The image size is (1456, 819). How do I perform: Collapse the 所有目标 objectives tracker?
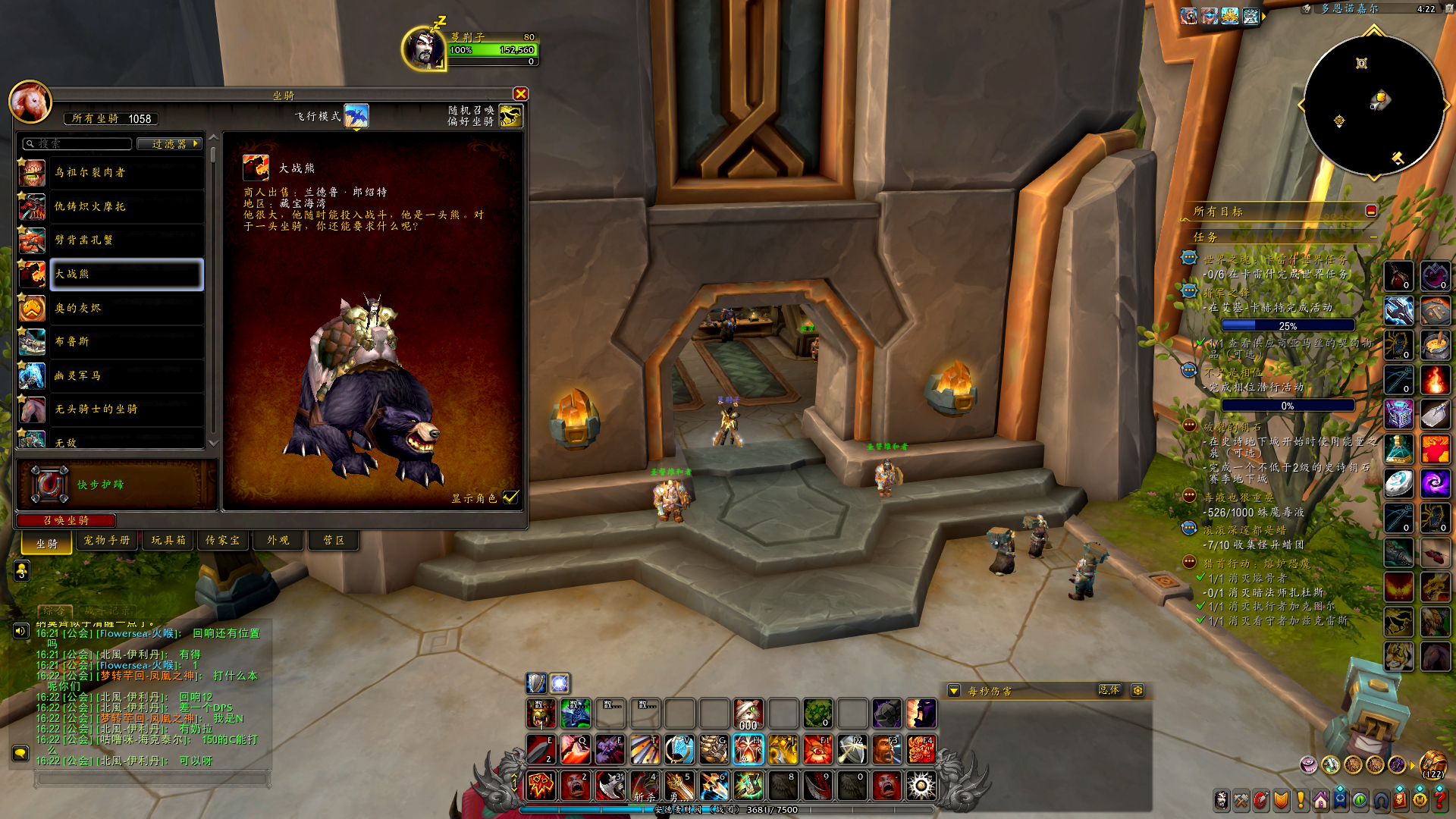tap(1371, 212)
